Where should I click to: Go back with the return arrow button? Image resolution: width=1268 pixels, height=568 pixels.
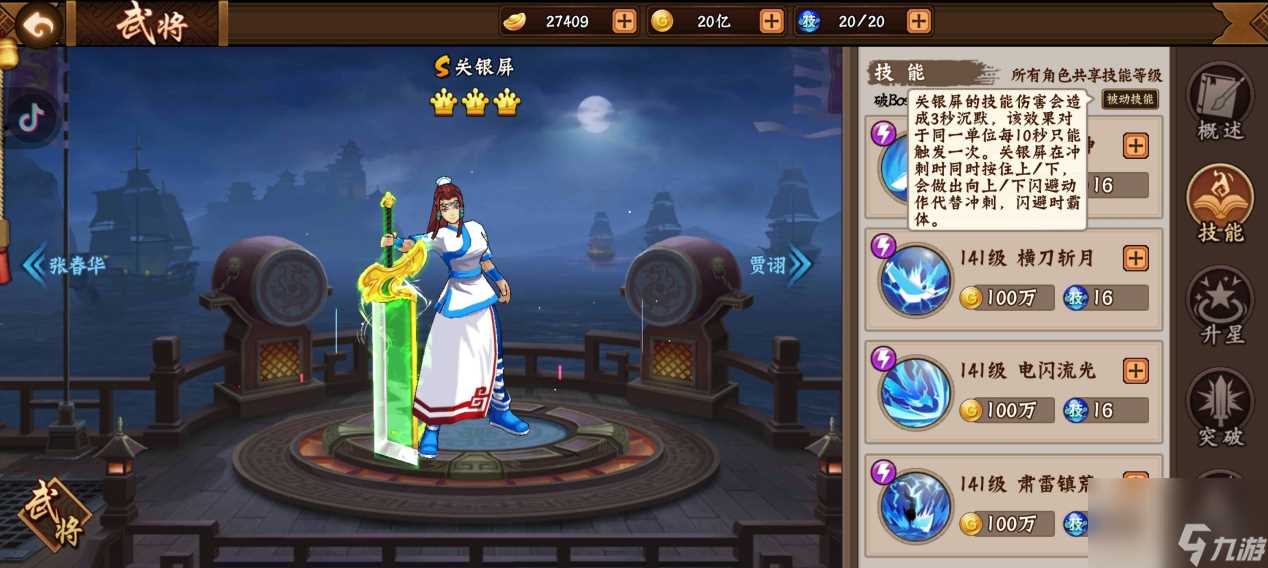39,26
